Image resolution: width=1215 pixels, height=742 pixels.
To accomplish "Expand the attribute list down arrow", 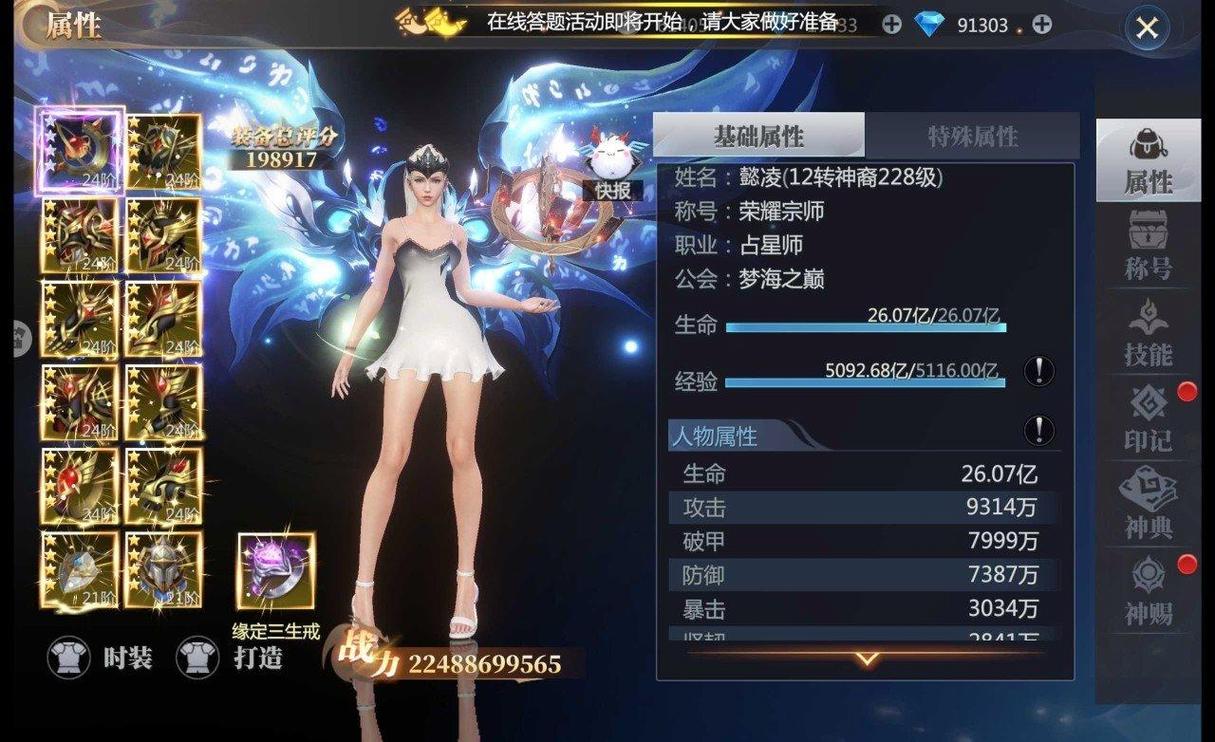I will [866, 659].
